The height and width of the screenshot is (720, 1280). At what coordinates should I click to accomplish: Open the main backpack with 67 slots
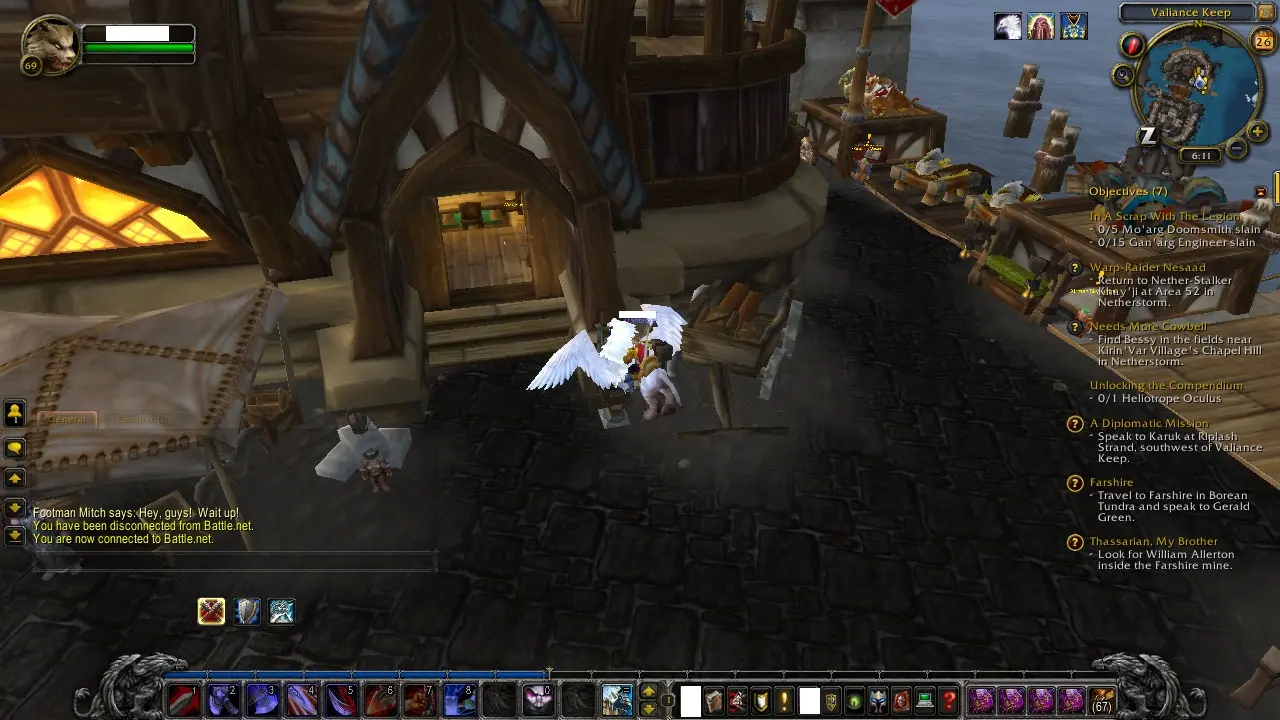pos(1102,700)
